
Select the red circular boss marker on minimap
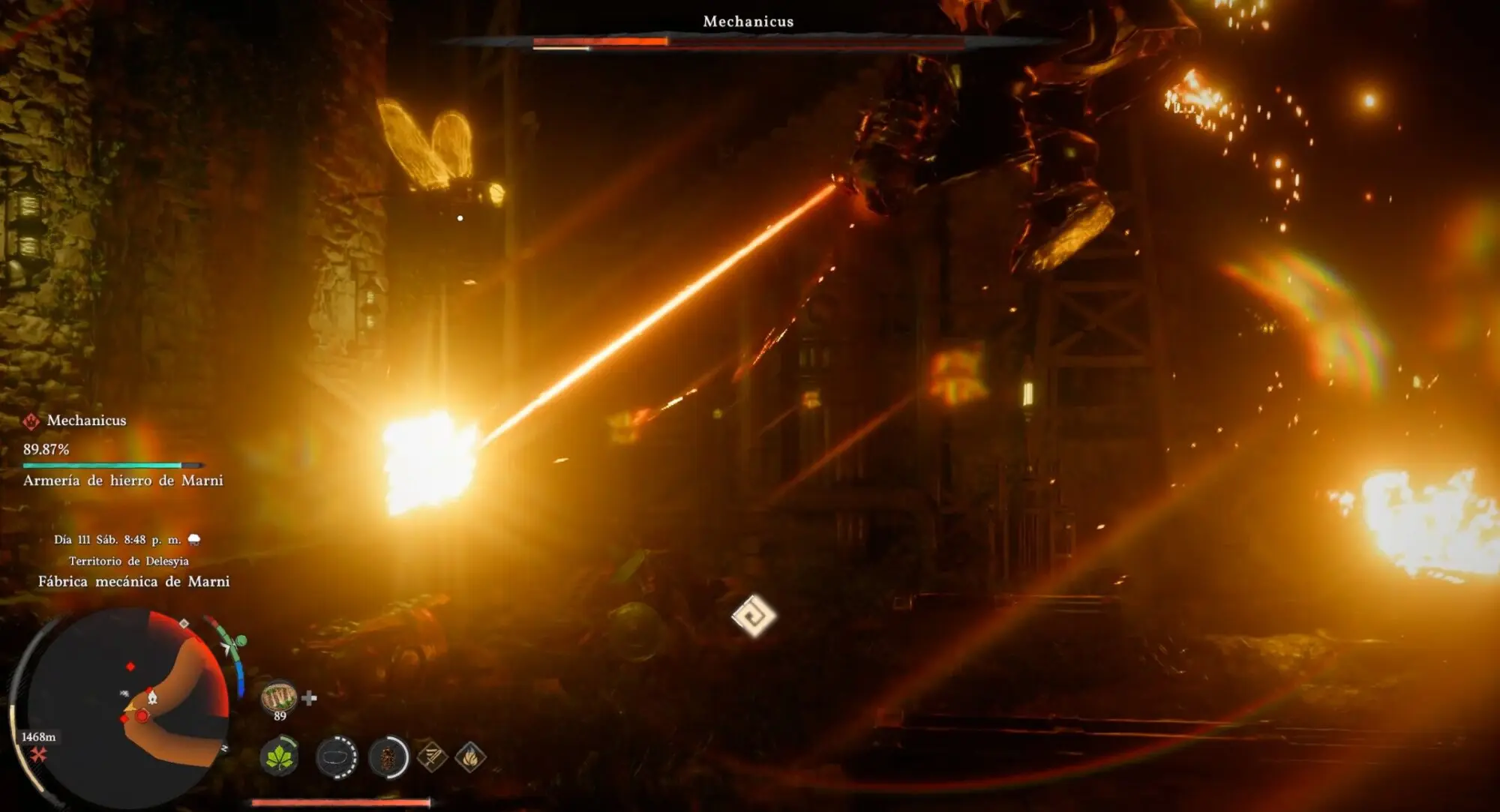point(142,716)
